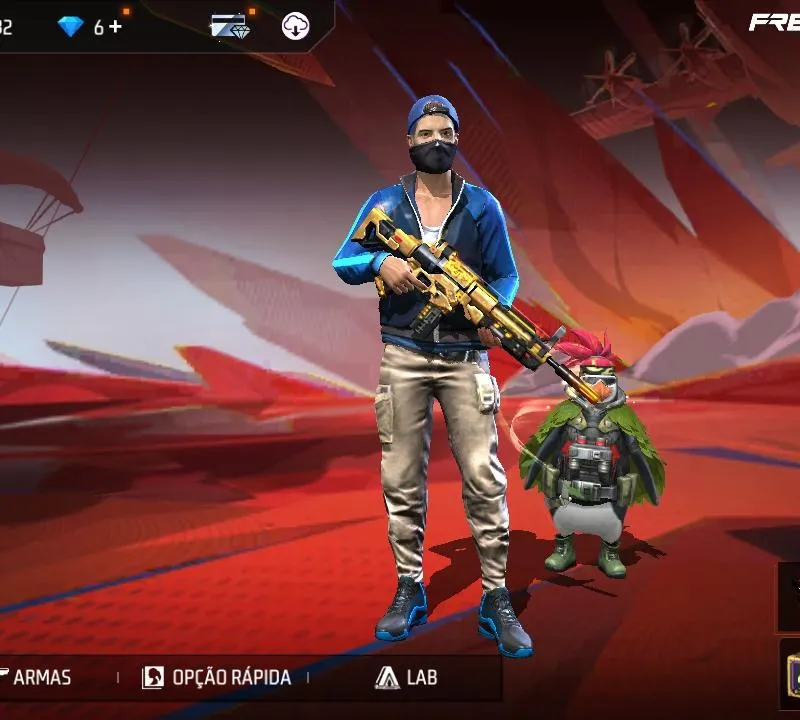Click the cloud download icon
Screen dimensions: 800x720
tap(295, 27)
